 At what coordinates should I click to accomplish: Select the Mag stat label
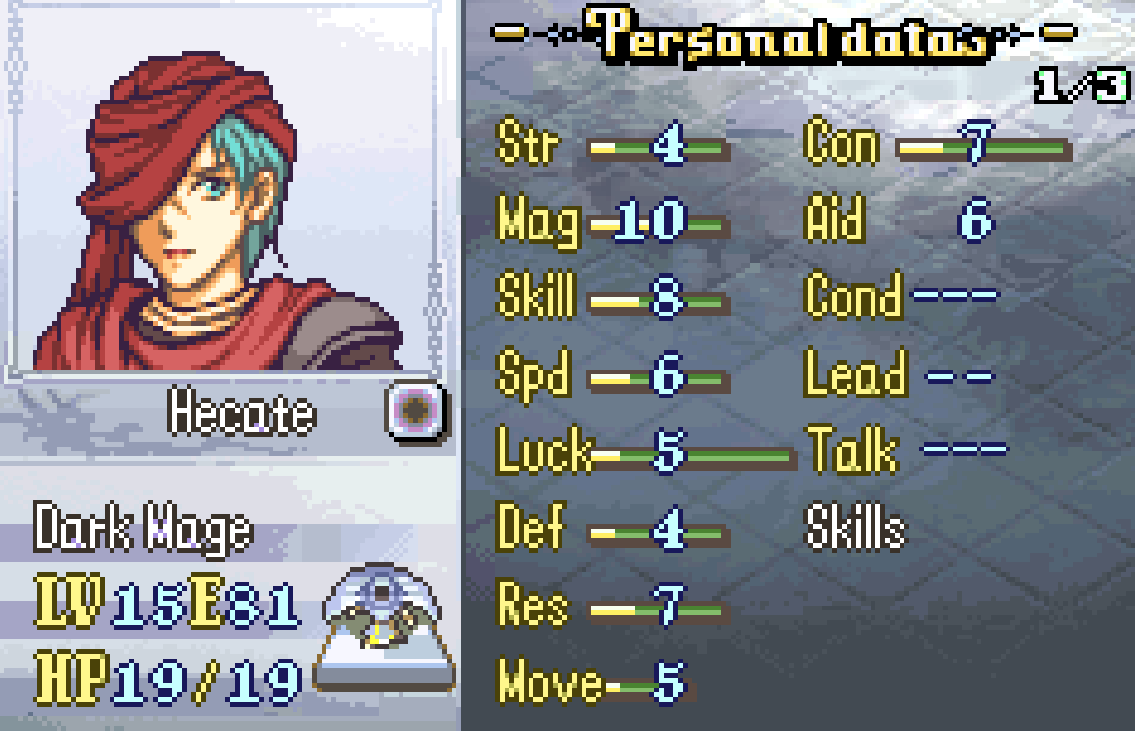coord(537,222)
